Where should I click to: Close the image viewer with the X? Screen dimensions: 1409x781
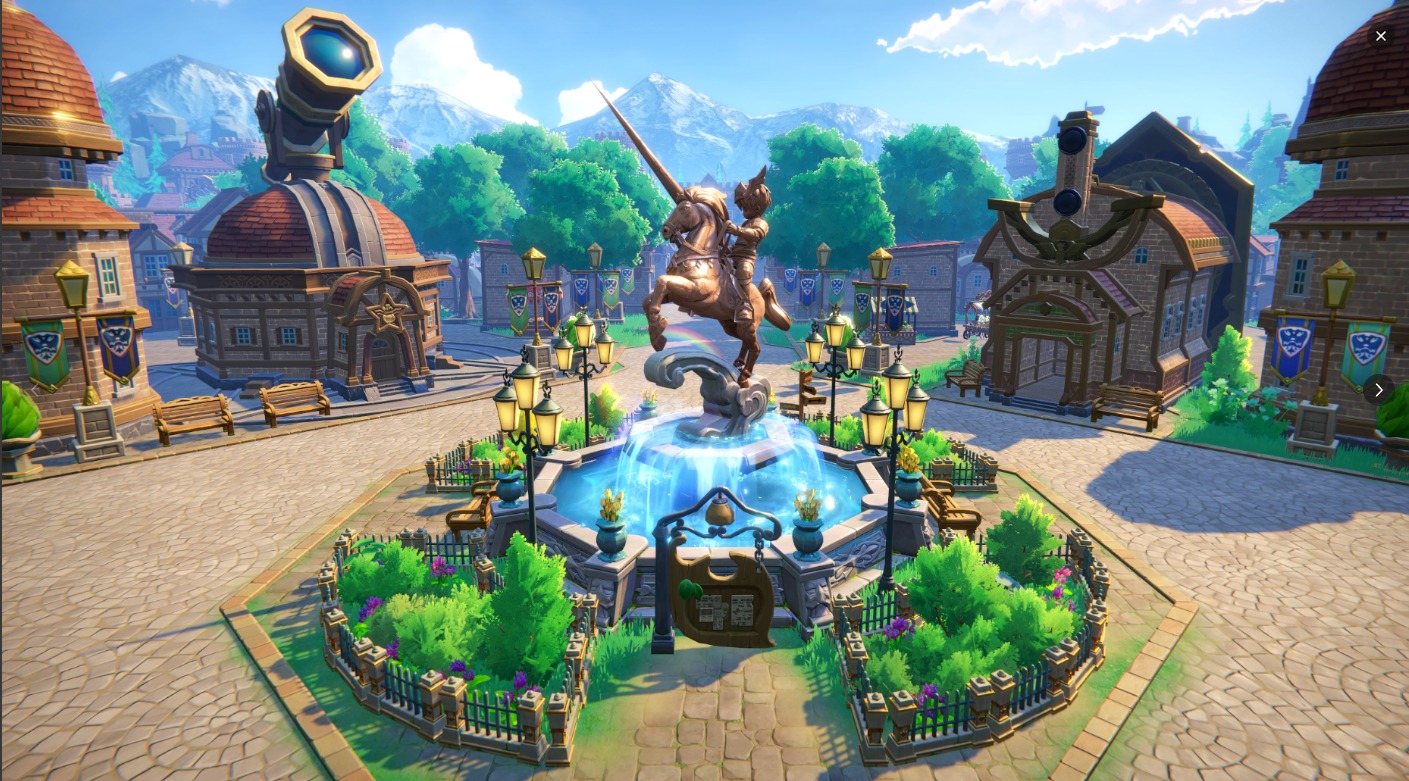[x=1381, y=36]
